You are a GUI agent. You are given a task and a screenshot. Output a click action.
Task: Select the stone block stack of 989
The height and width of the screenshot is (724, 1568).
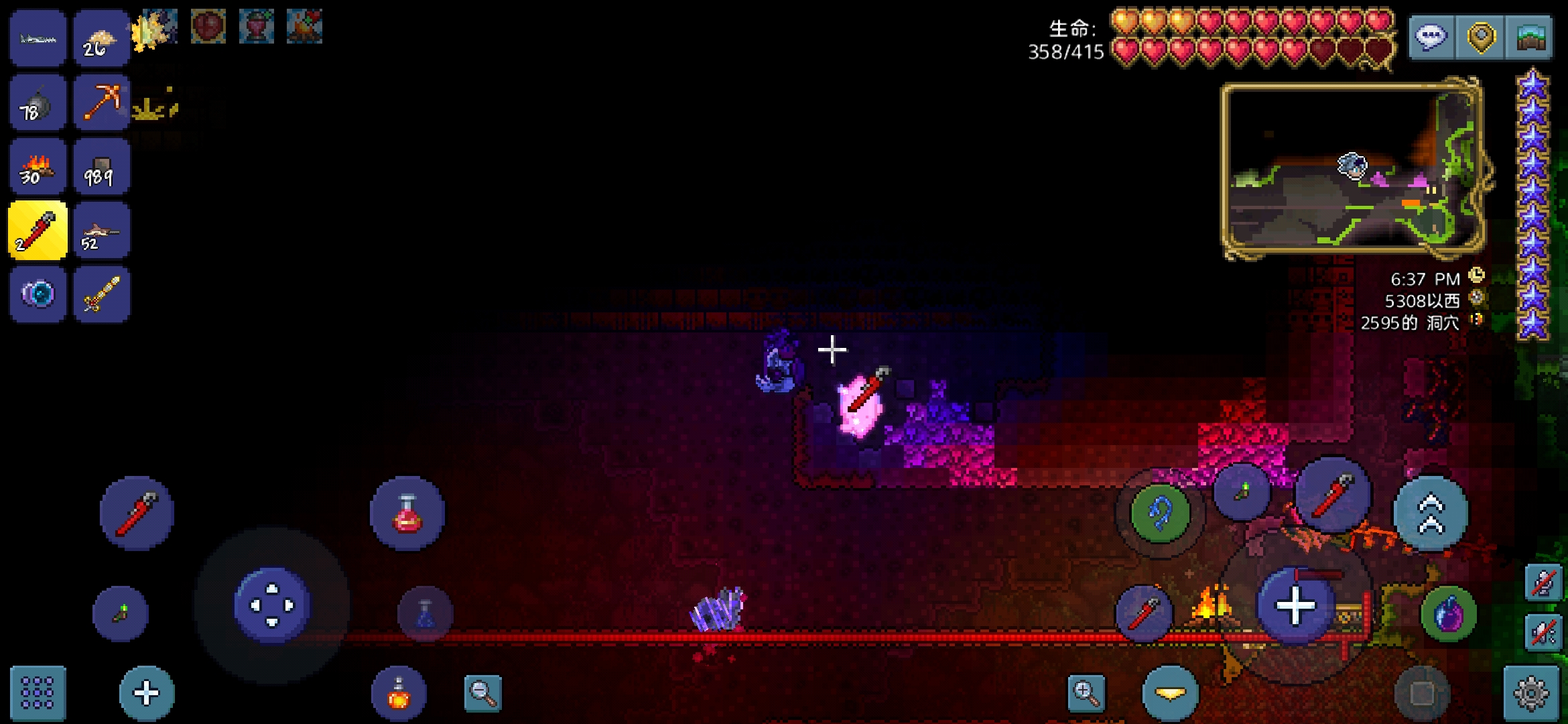pyautogui.click(x=101, y=167)
